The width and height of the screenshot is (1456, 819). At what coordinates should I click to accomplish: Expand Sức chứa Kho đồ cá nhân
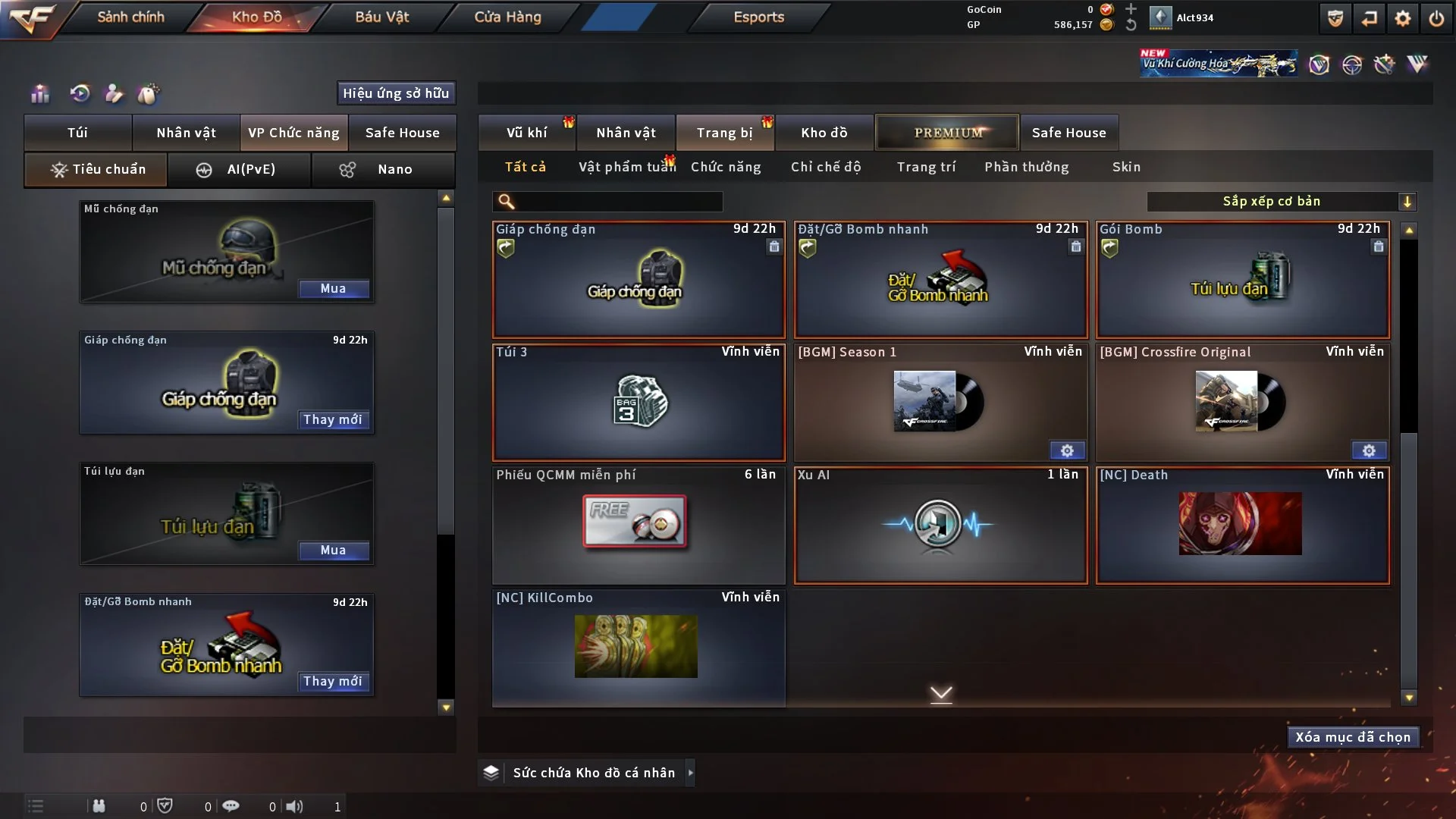point(690,773)
